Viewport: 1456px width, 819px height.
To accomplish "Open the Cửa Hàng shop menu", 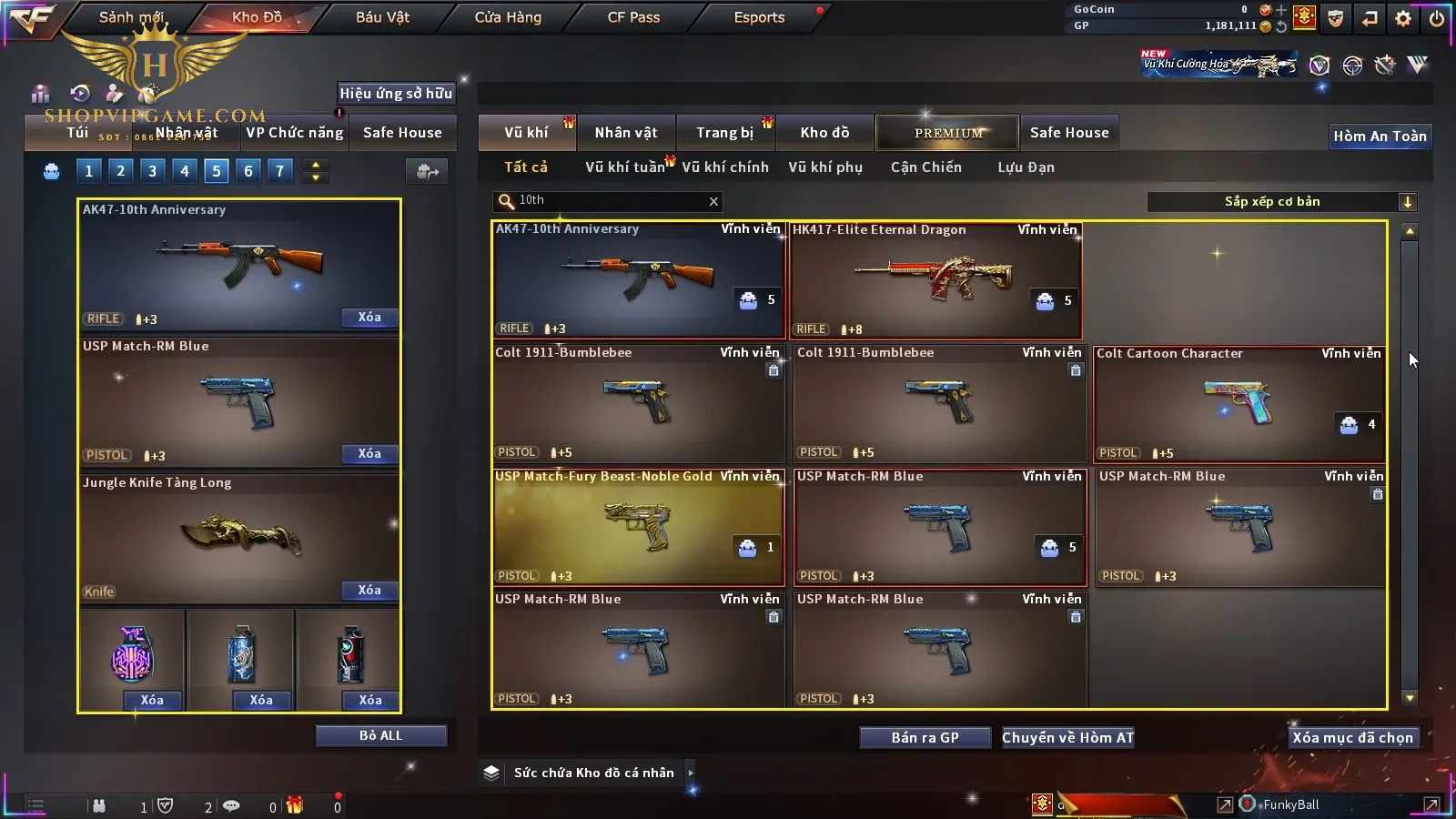I will point(508,17).
